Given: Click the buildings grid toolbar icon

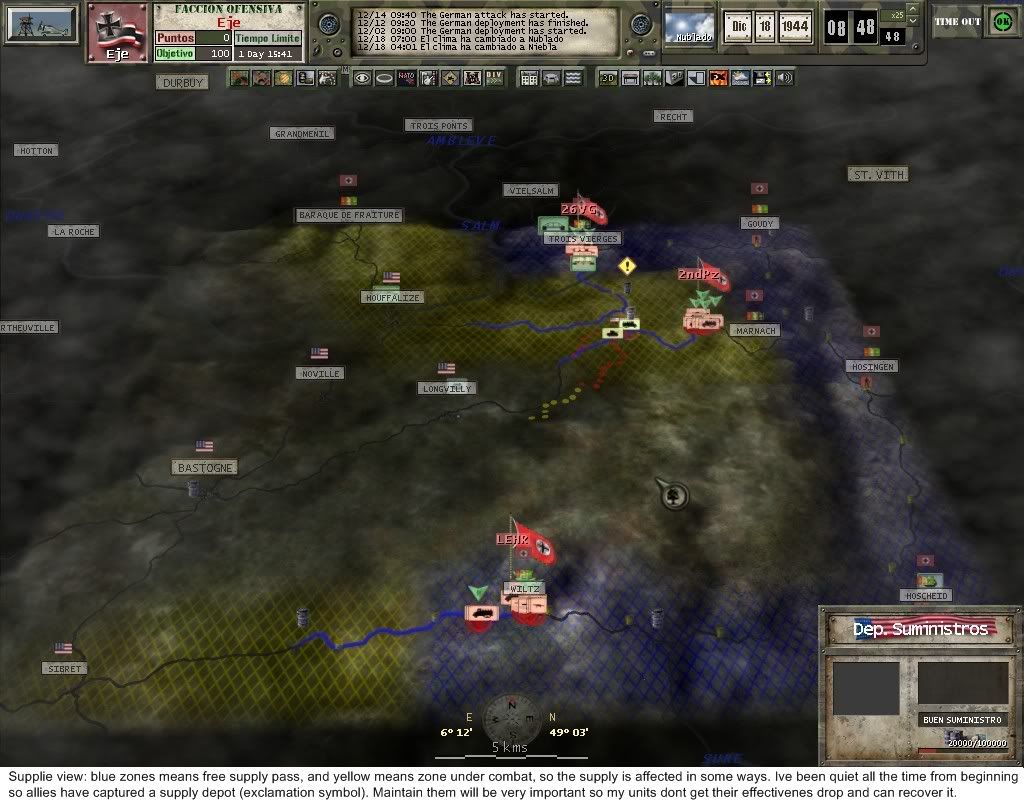Looking at the screenshot, I should click(x=530, y=78).
